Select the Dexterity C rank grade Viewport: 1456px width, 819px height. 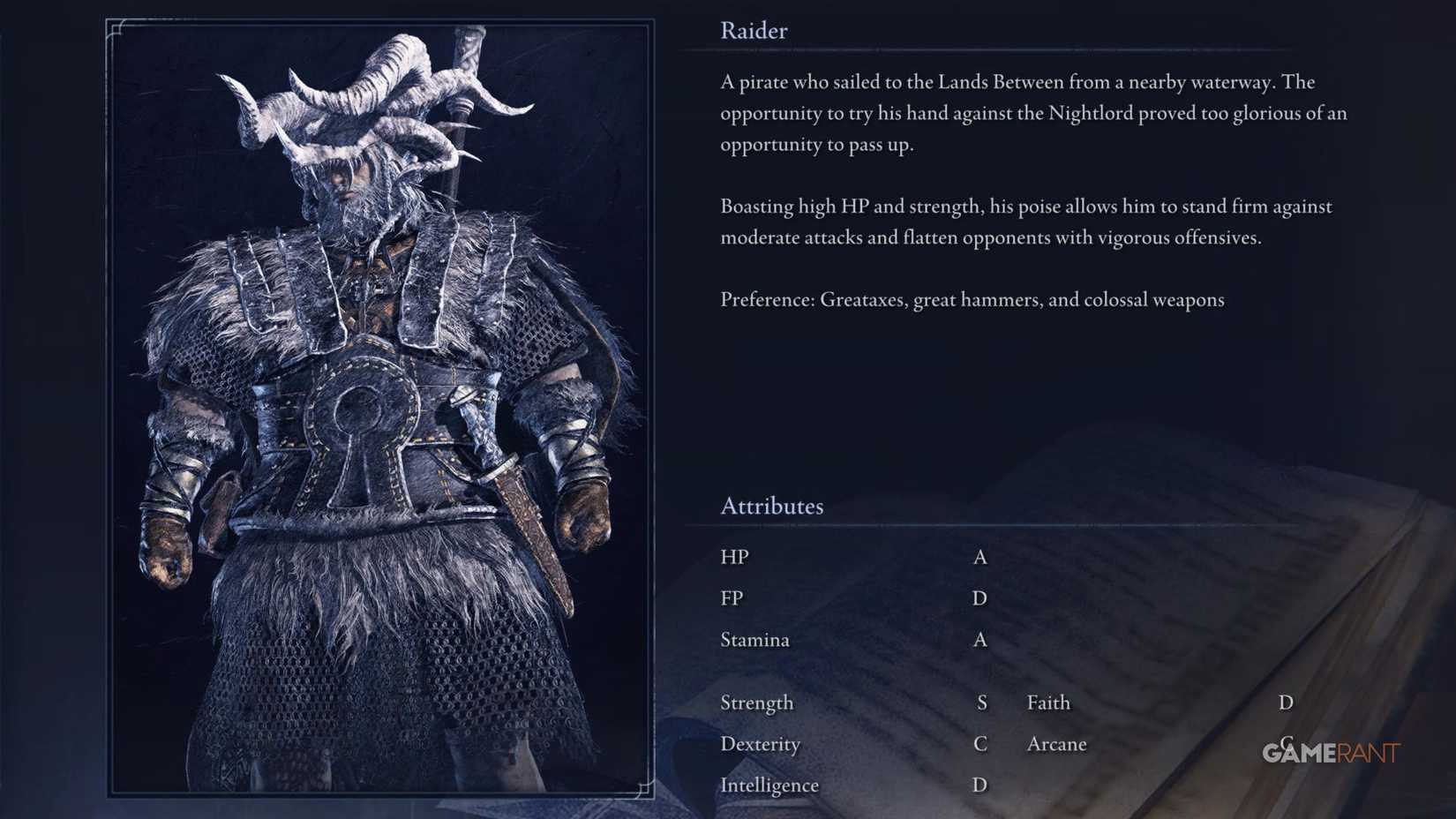coord(979,744)
